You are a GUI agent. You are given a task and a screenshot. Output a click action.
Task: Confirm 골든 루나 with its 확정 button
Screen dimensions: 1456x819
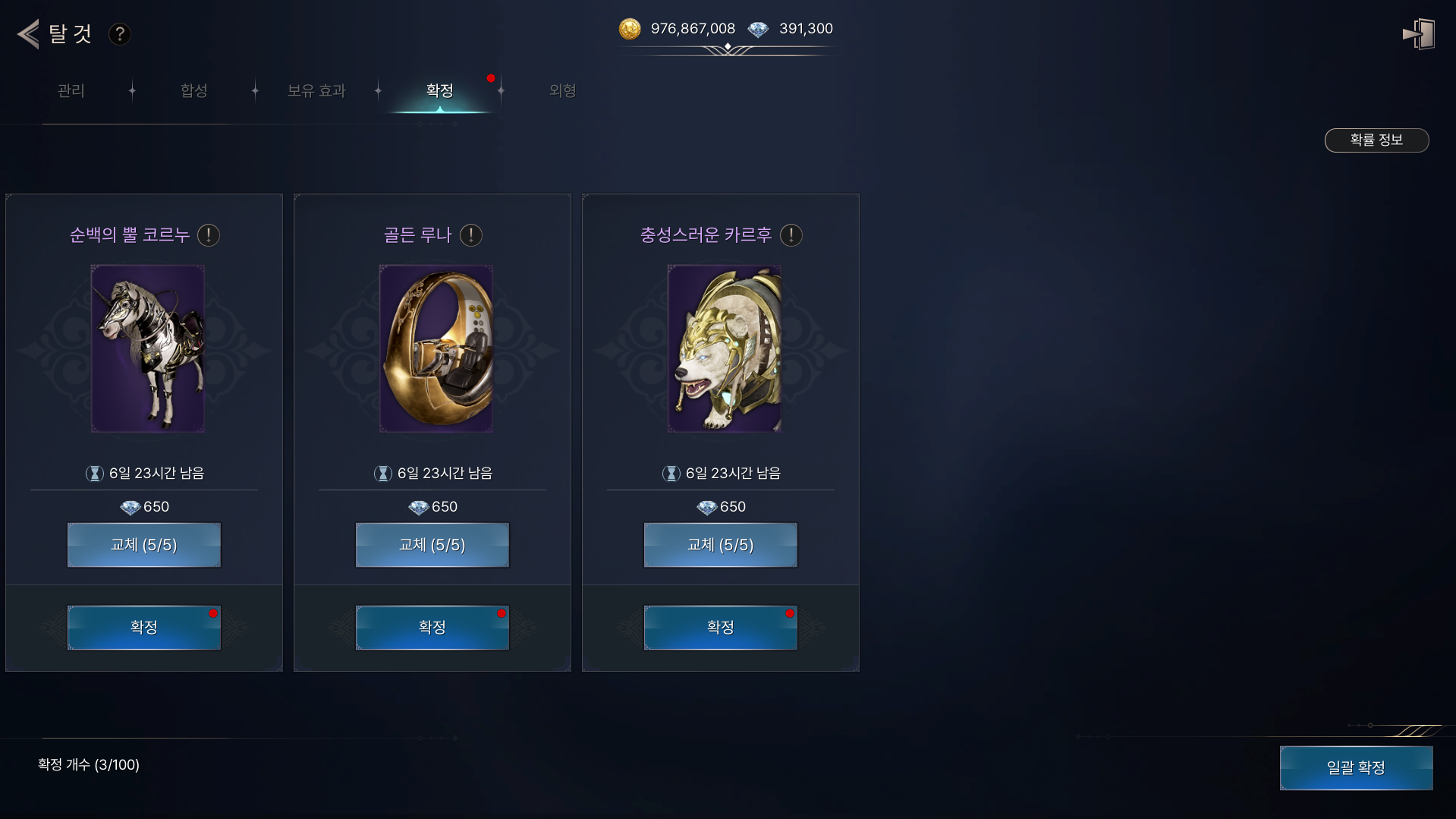pos(432,628)
